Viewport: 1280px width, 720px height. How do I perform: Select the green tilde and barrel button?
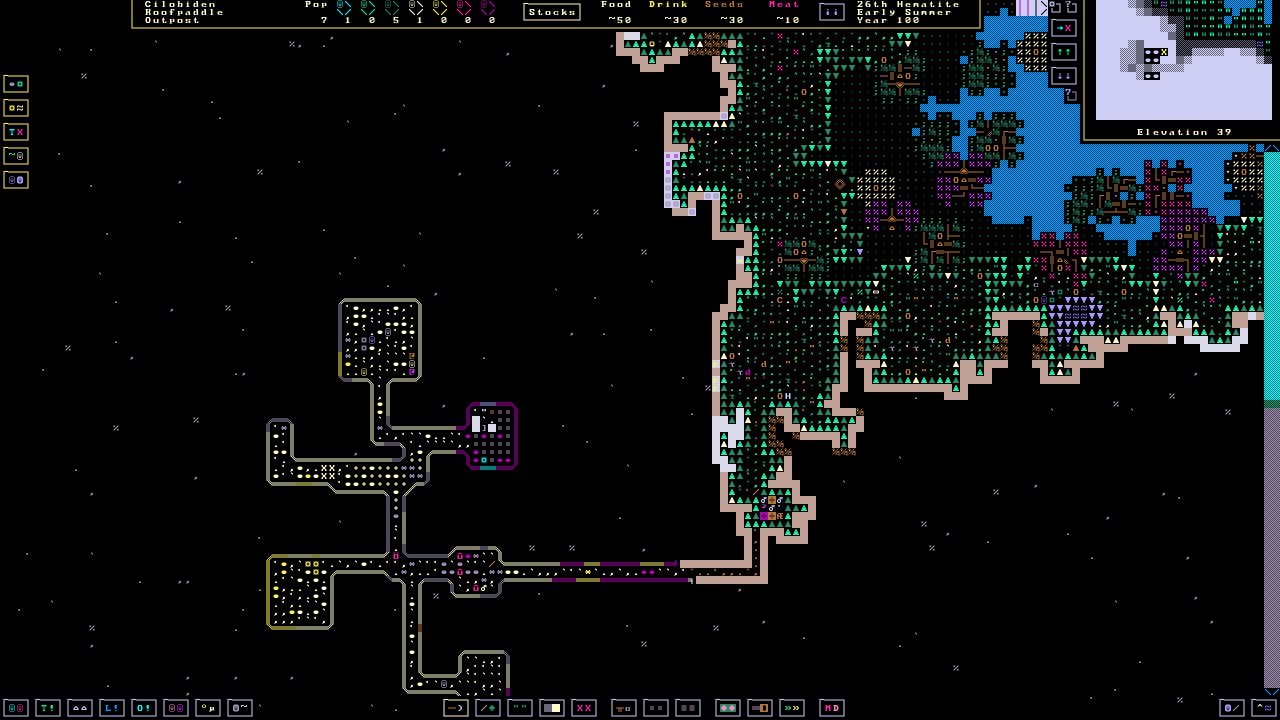coord(16,156)
